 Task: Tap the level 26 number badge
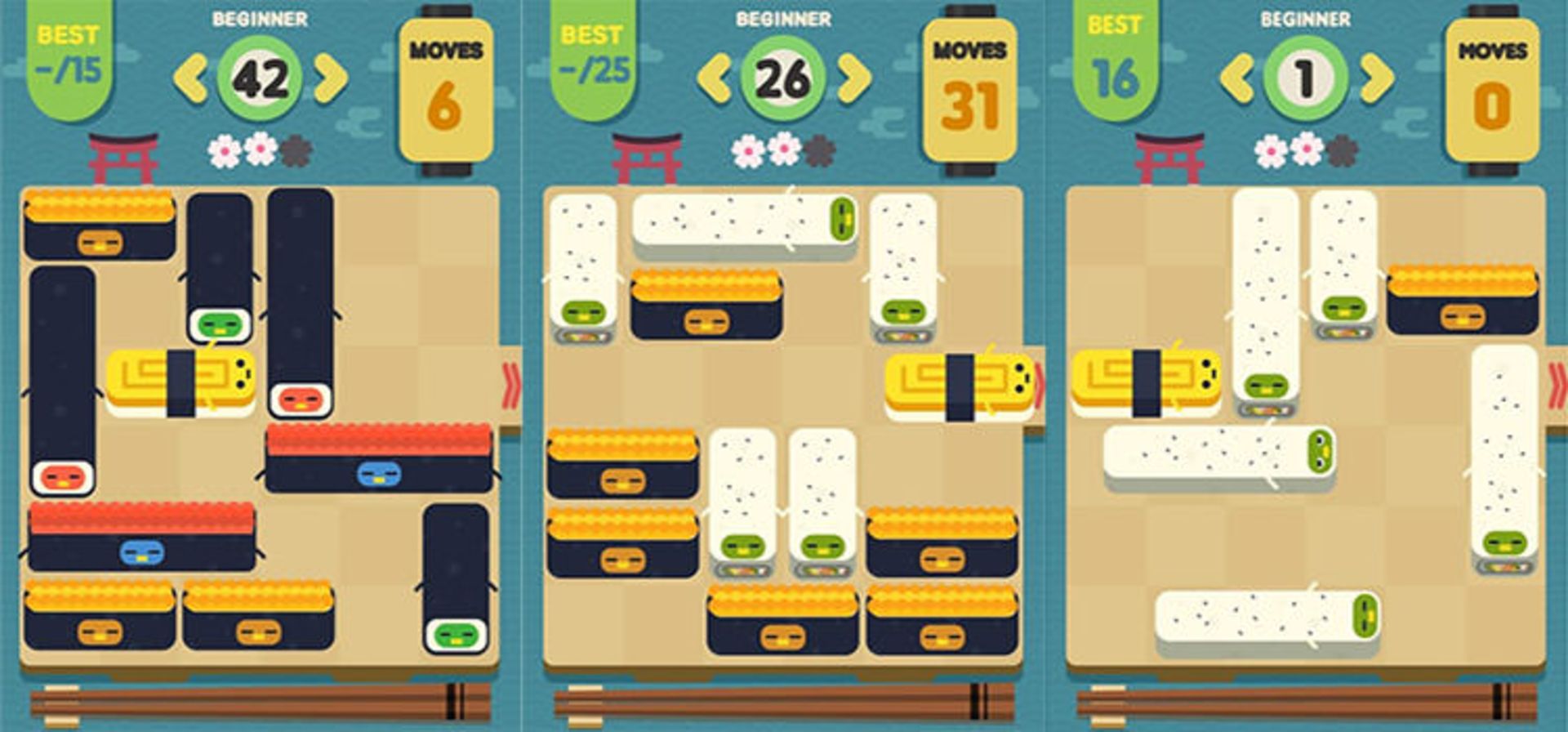(783, 79)
